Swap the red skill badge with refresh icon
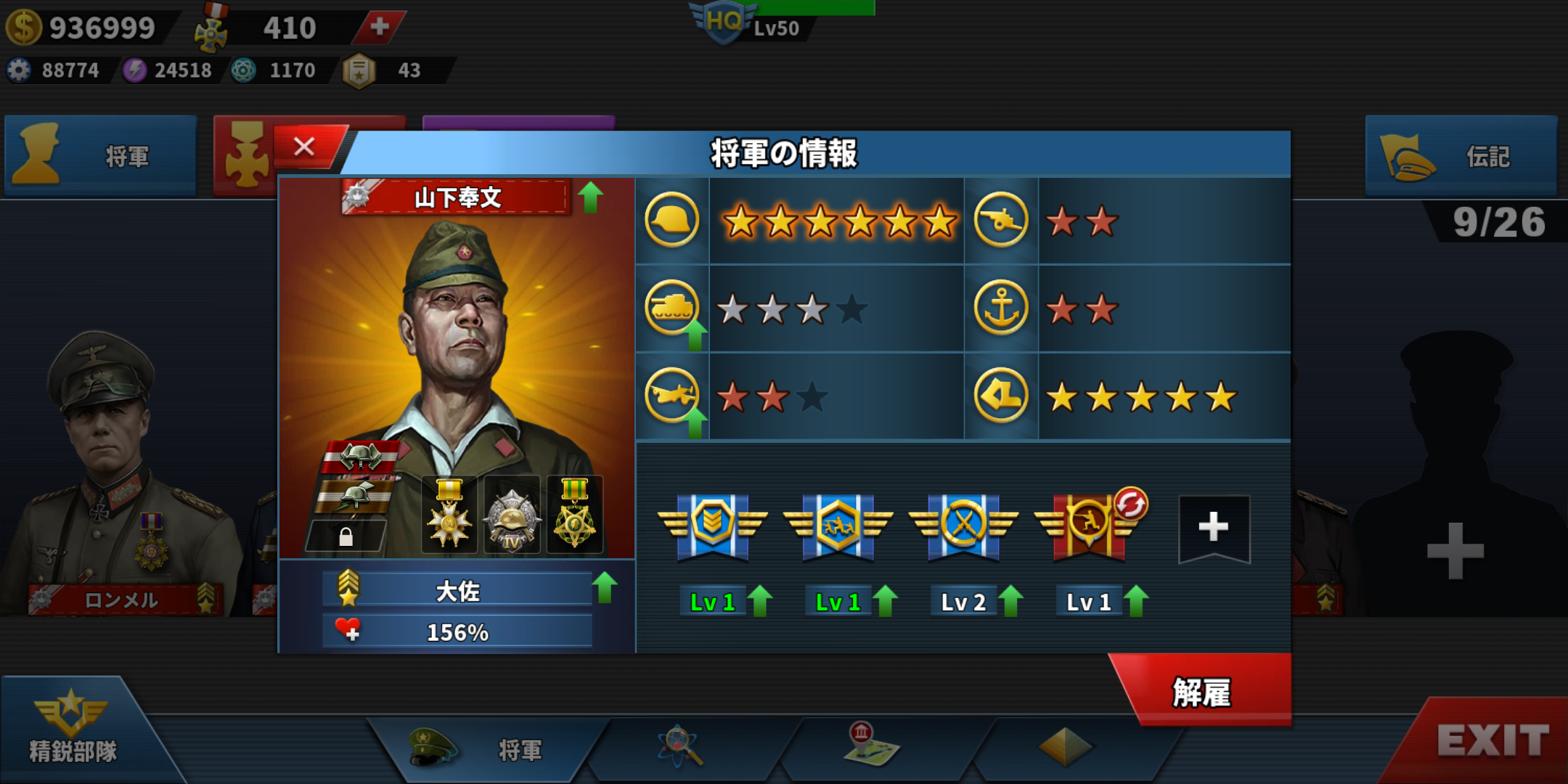The image size is (1568, 784). [1130, 504]
